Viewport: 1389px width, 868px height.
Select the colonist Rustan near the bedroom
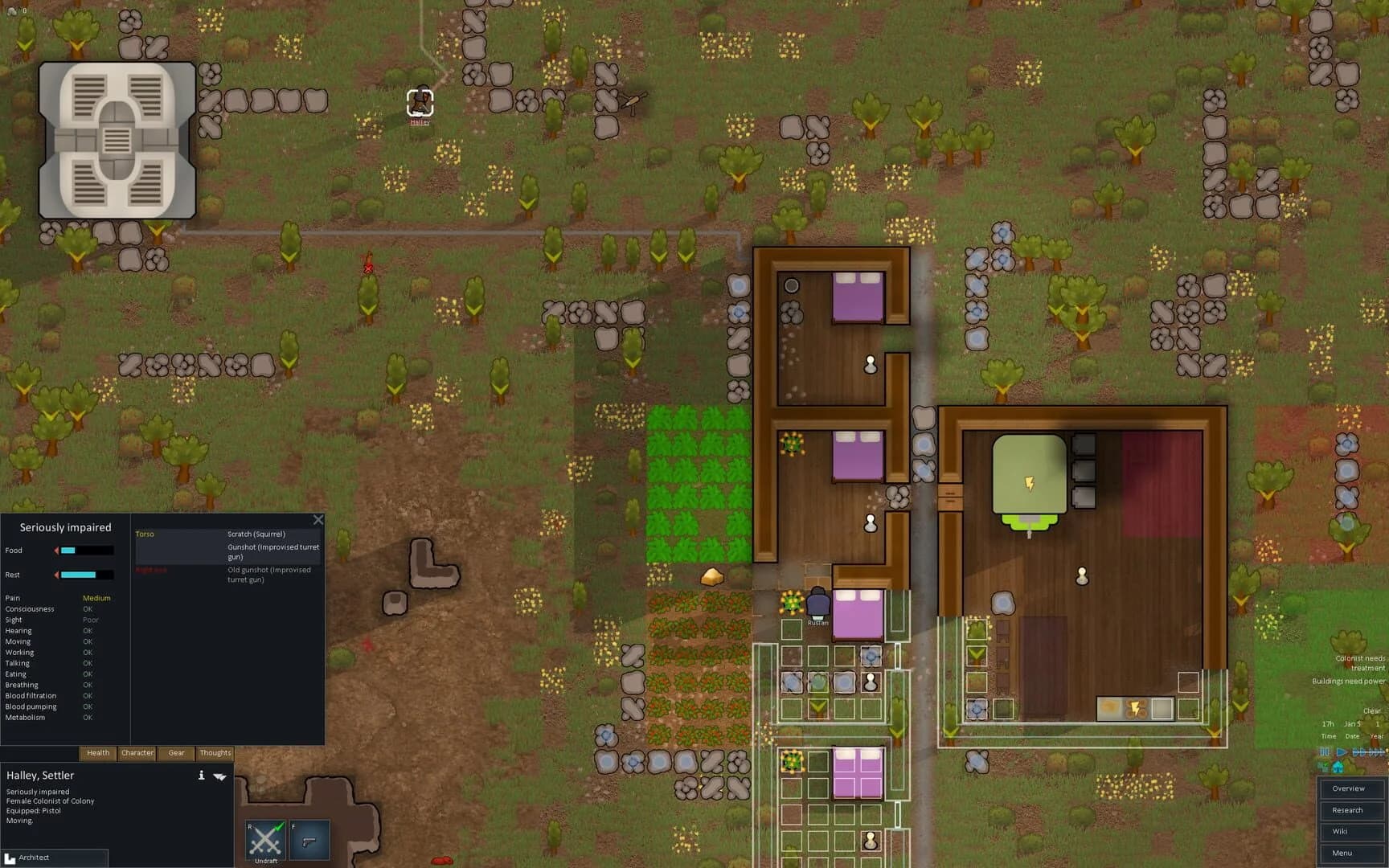point(817,601)
